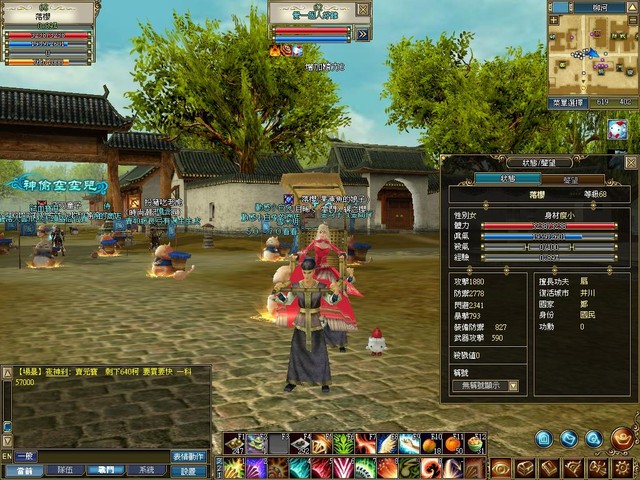Click the large round orange menu button
Screen dimensions: 640x480
point(622,437)
